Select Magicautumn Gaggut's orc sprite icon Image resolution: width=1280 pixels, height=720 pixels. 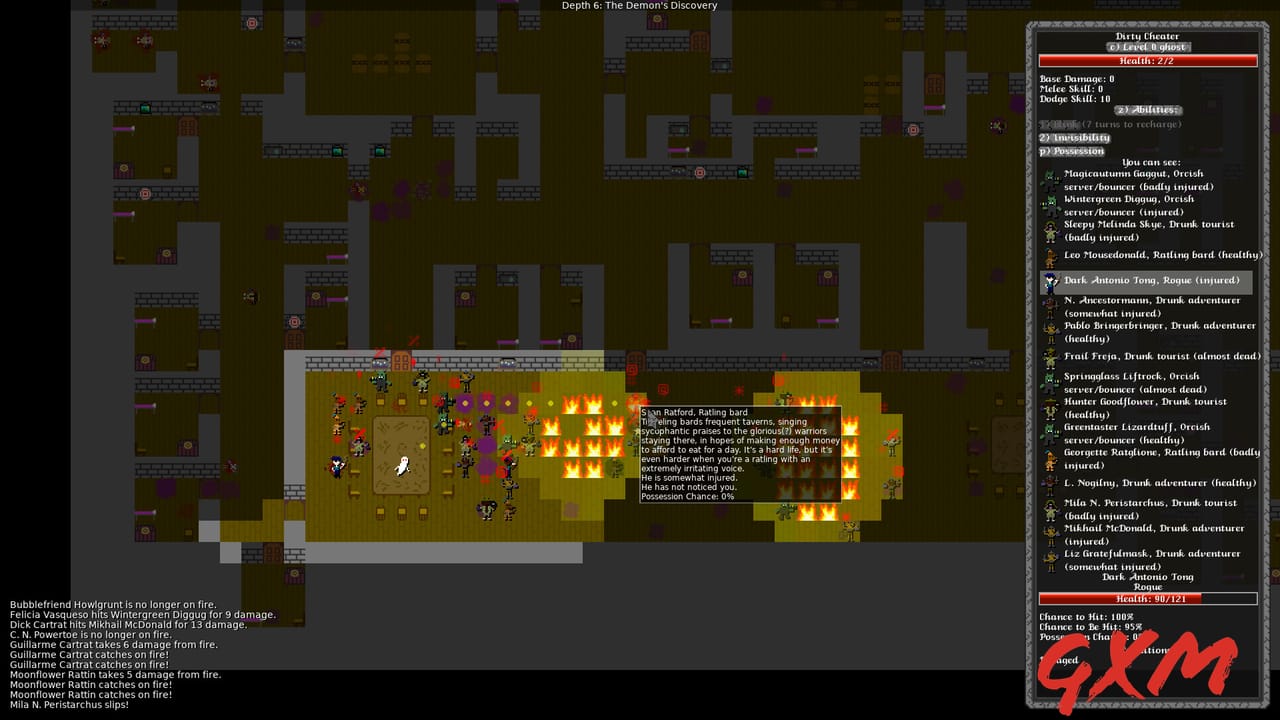(x=1048, y=180)
